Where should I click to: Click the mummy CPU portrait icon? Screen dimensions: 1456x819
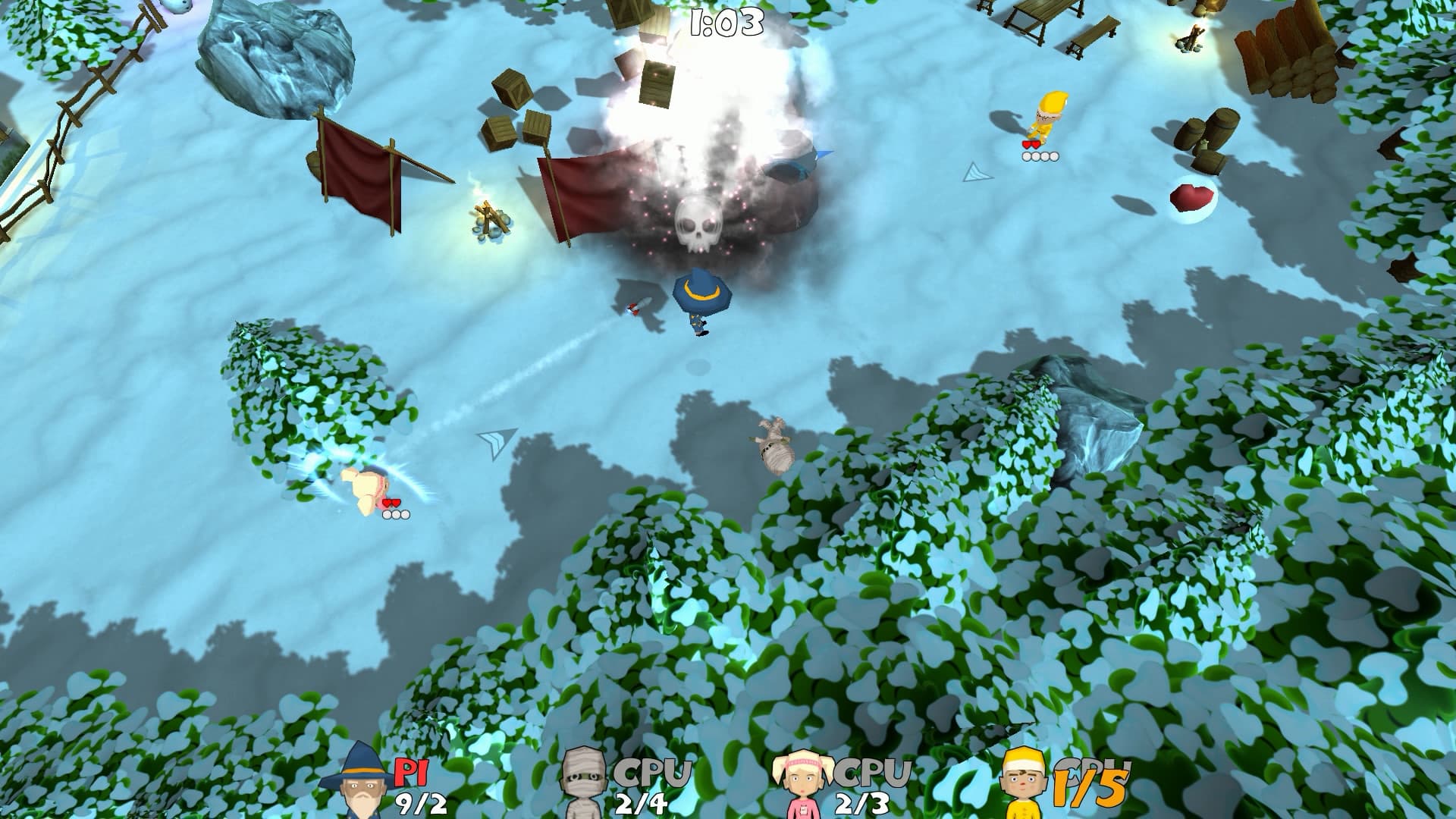tap(583, 781)
